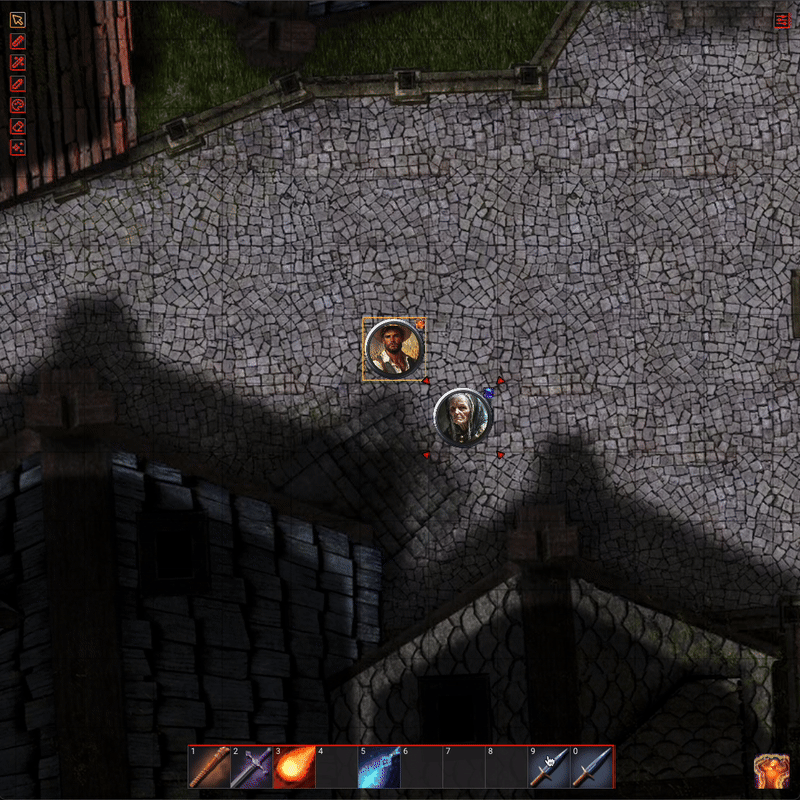The height and width of the screenshot is (800, 800).
Task: Choose the dagger in slot 9
Action: click(x=549, y=768)
